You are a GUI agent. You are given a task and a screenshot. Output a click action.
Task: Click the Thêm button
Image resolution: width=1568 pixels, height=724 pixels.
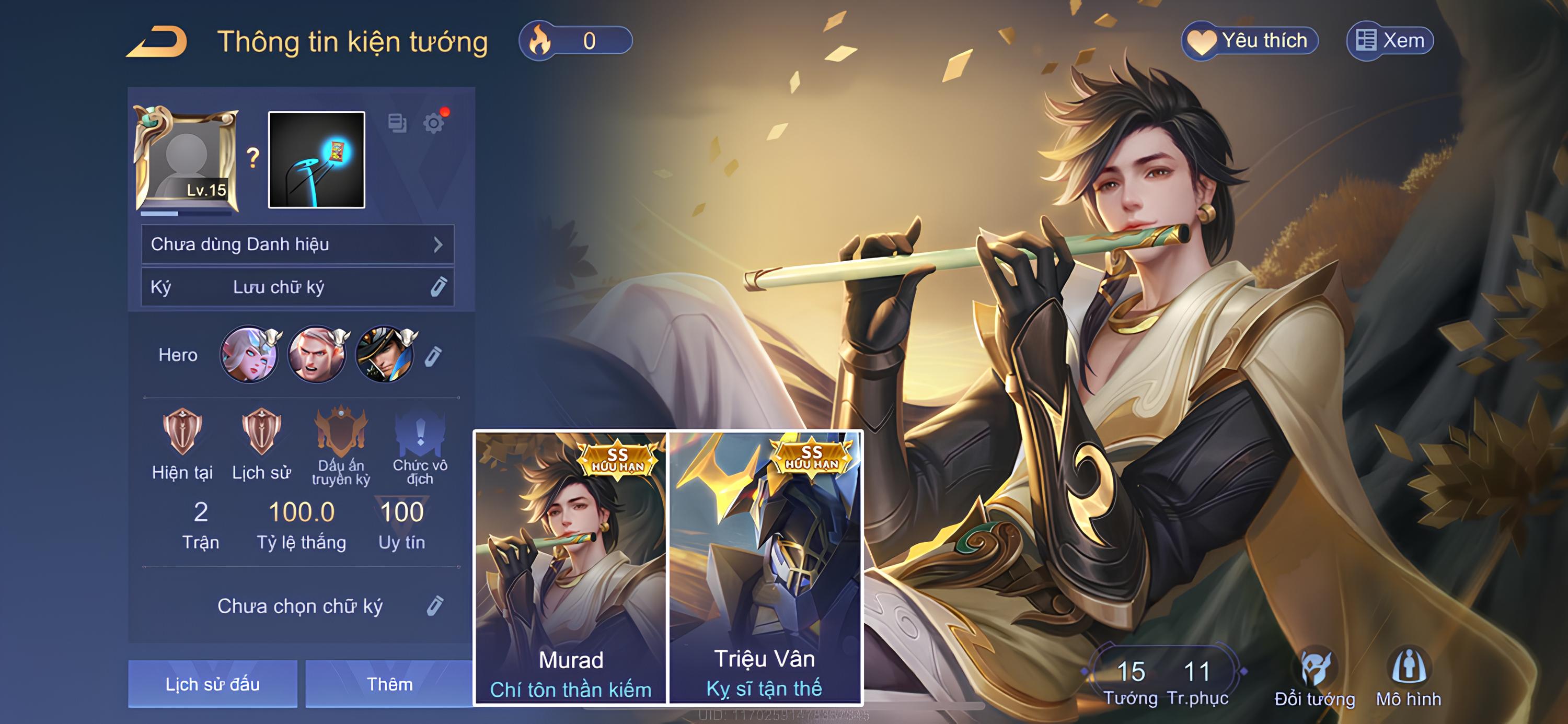(389, 684)
